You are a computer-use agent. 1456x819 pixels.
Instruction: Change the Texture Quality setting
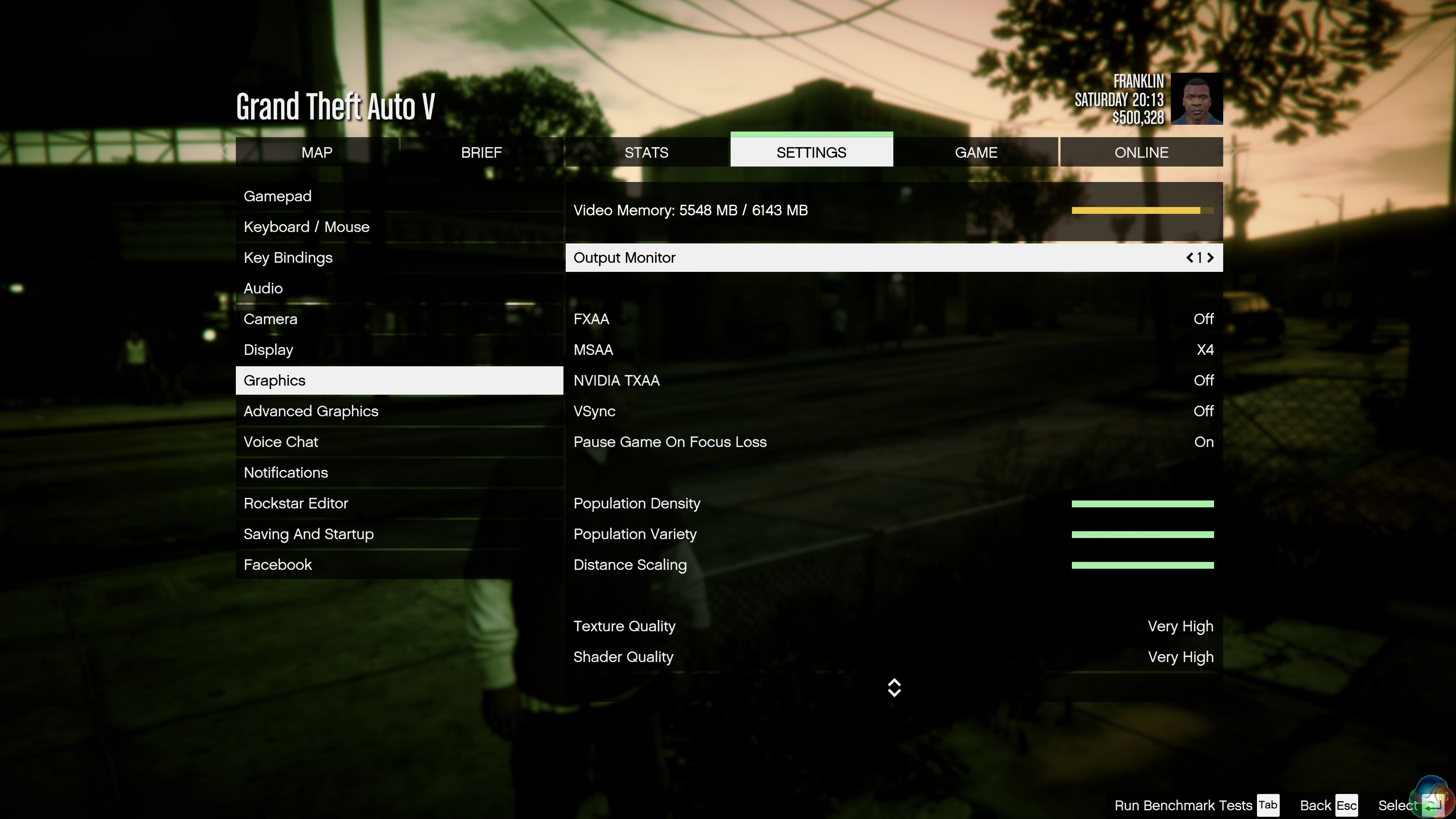click(x=1180, y=626)
